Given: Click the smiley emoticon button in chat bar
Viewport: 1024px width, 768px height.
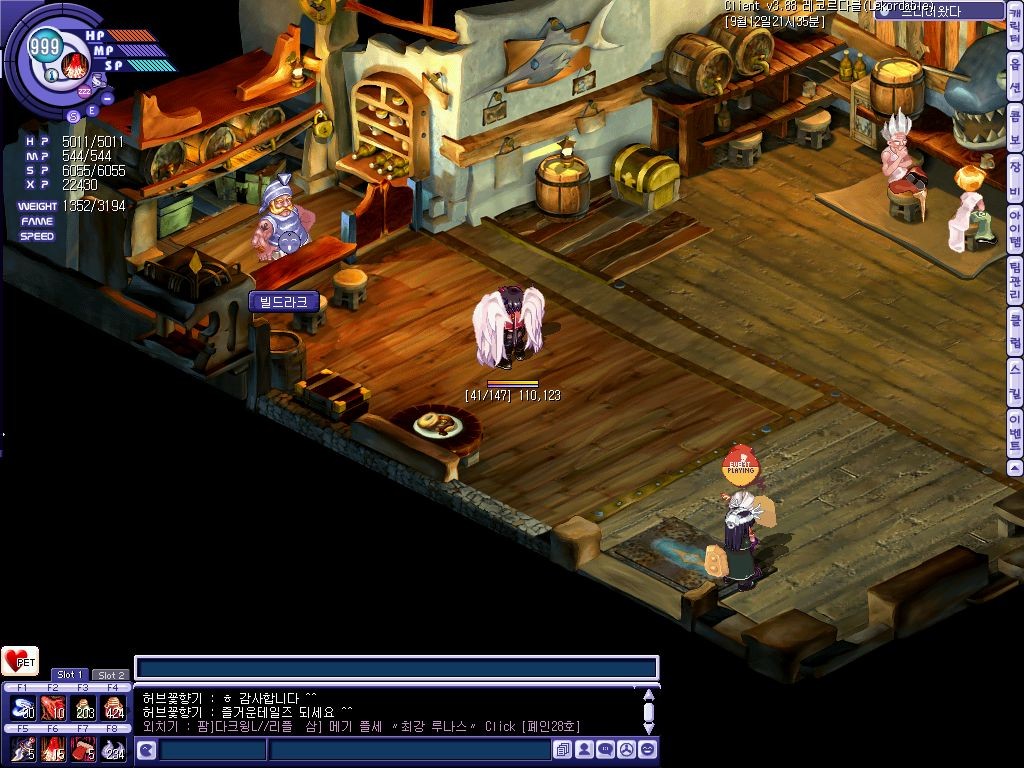Looking at the screenshot, I should click(648, 749).
